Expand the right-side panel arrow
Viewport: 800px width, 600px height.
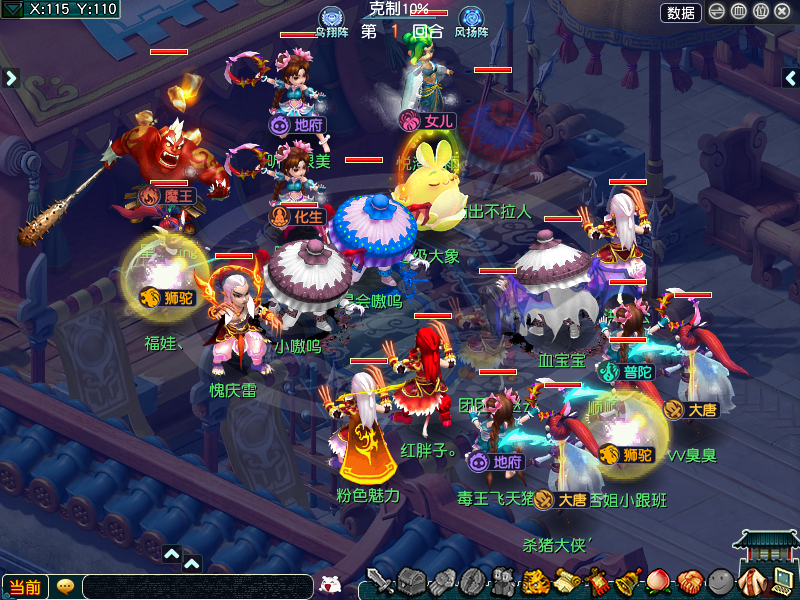[x=789, y=77]
